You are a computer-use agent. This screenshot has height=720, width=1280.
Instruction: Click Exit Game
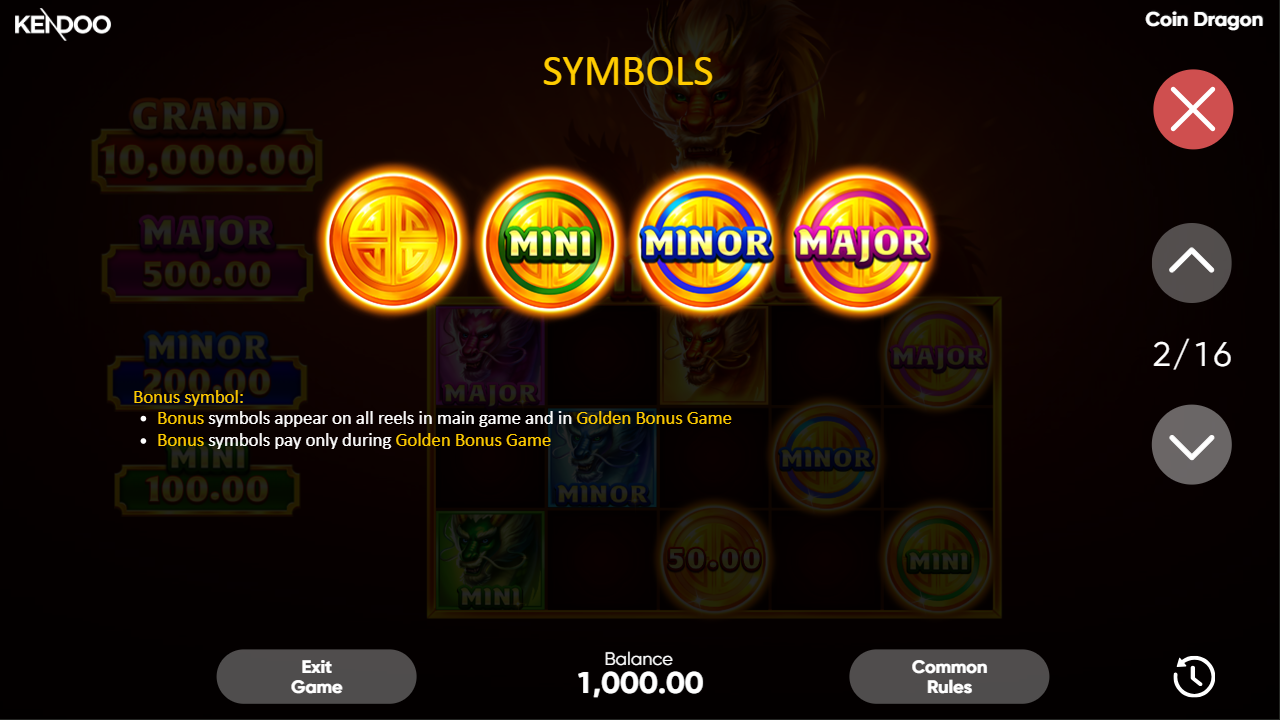pos(316,676)
